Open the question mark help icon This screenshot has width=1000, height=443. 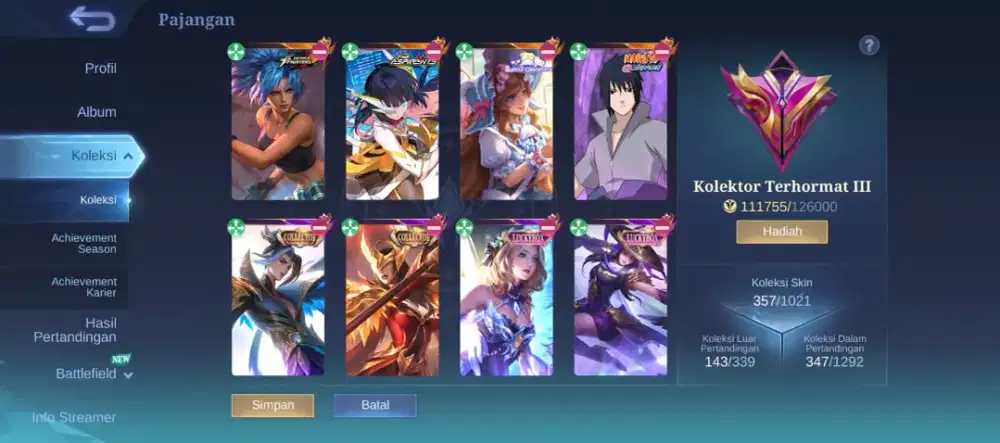coord(869,45)
